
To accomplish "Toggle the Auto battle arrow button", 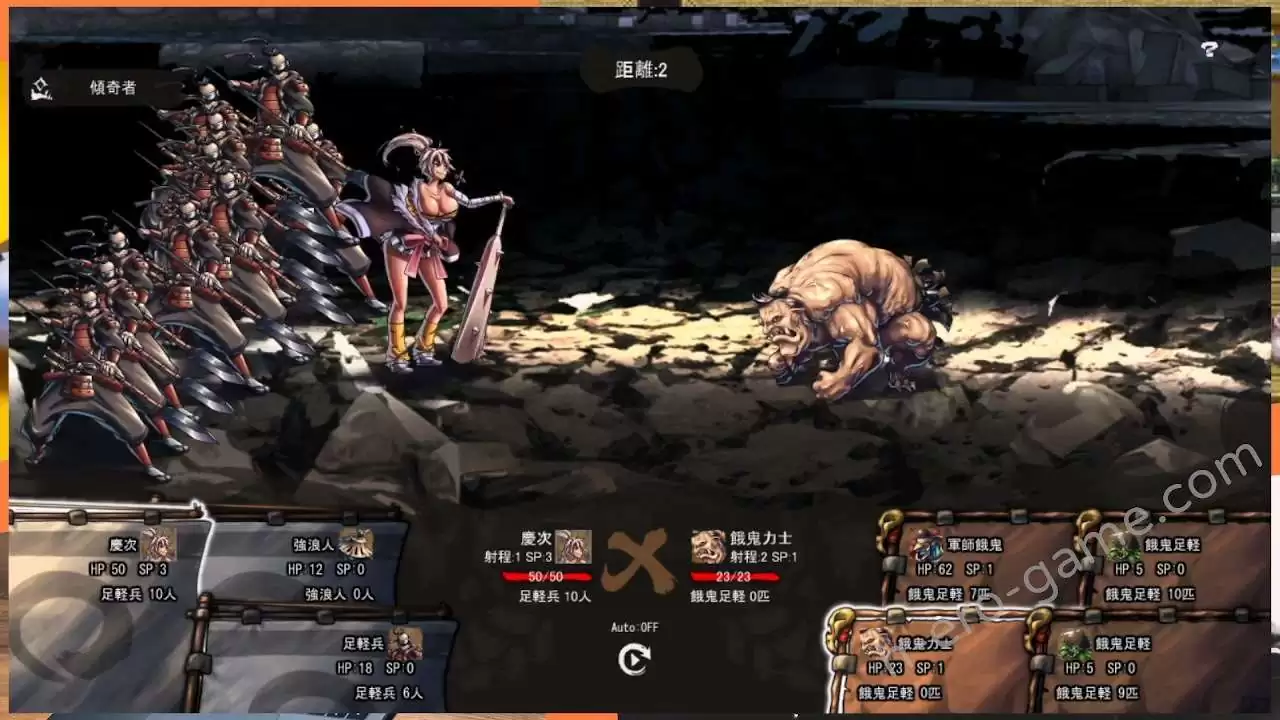I will tap(633, 659).
